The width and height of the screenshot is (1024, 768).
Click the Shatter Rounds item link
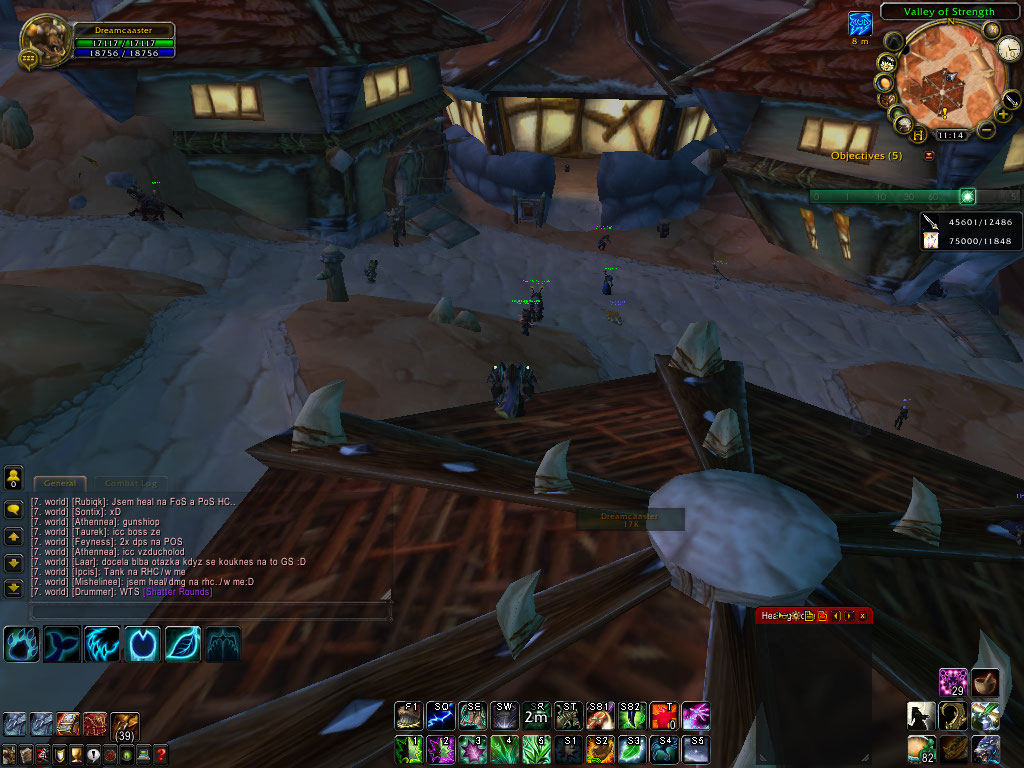point(177,592)
